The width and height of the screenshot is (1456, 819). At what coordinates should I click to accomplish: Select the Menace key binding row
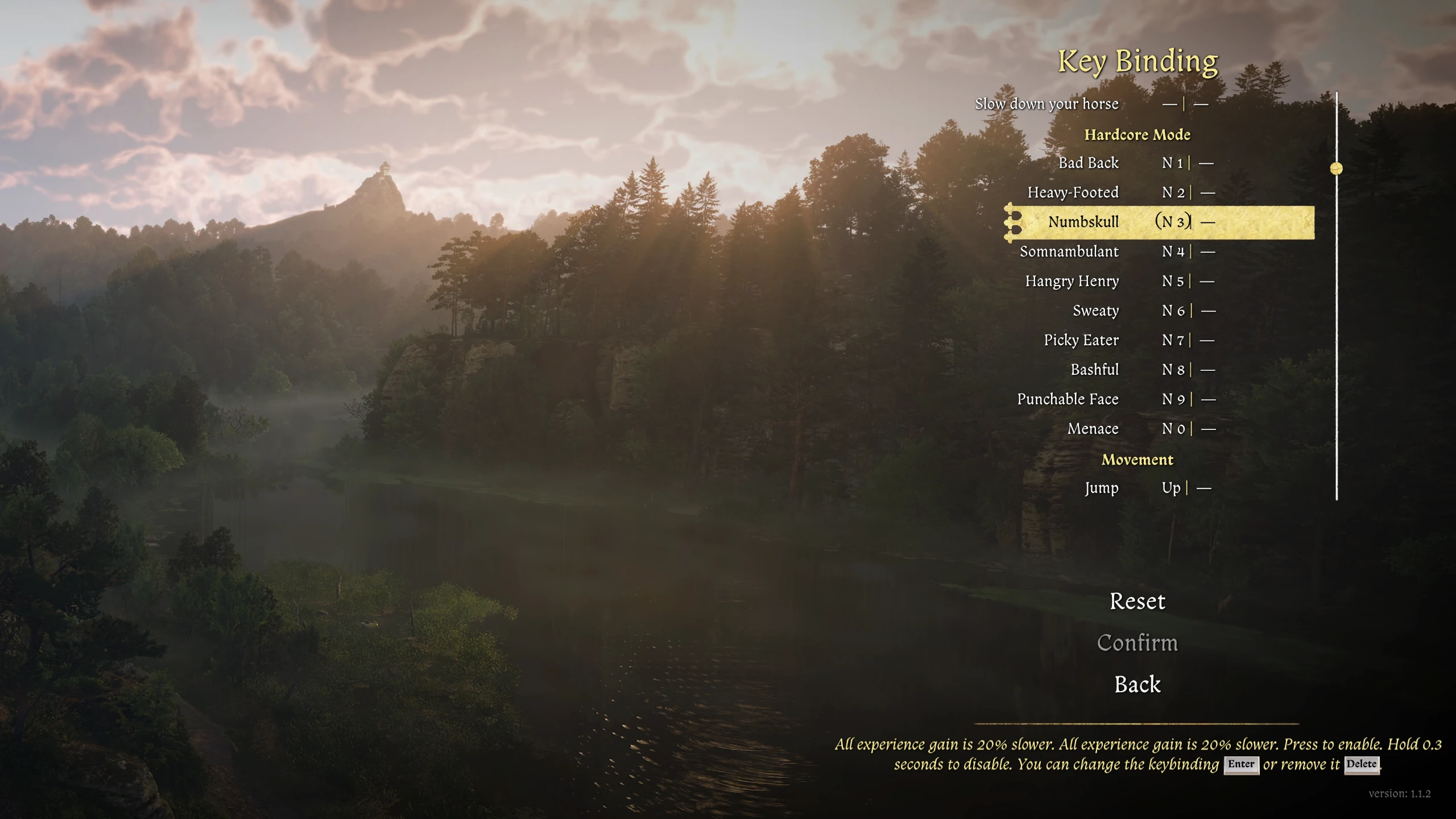click(1093, 429)
